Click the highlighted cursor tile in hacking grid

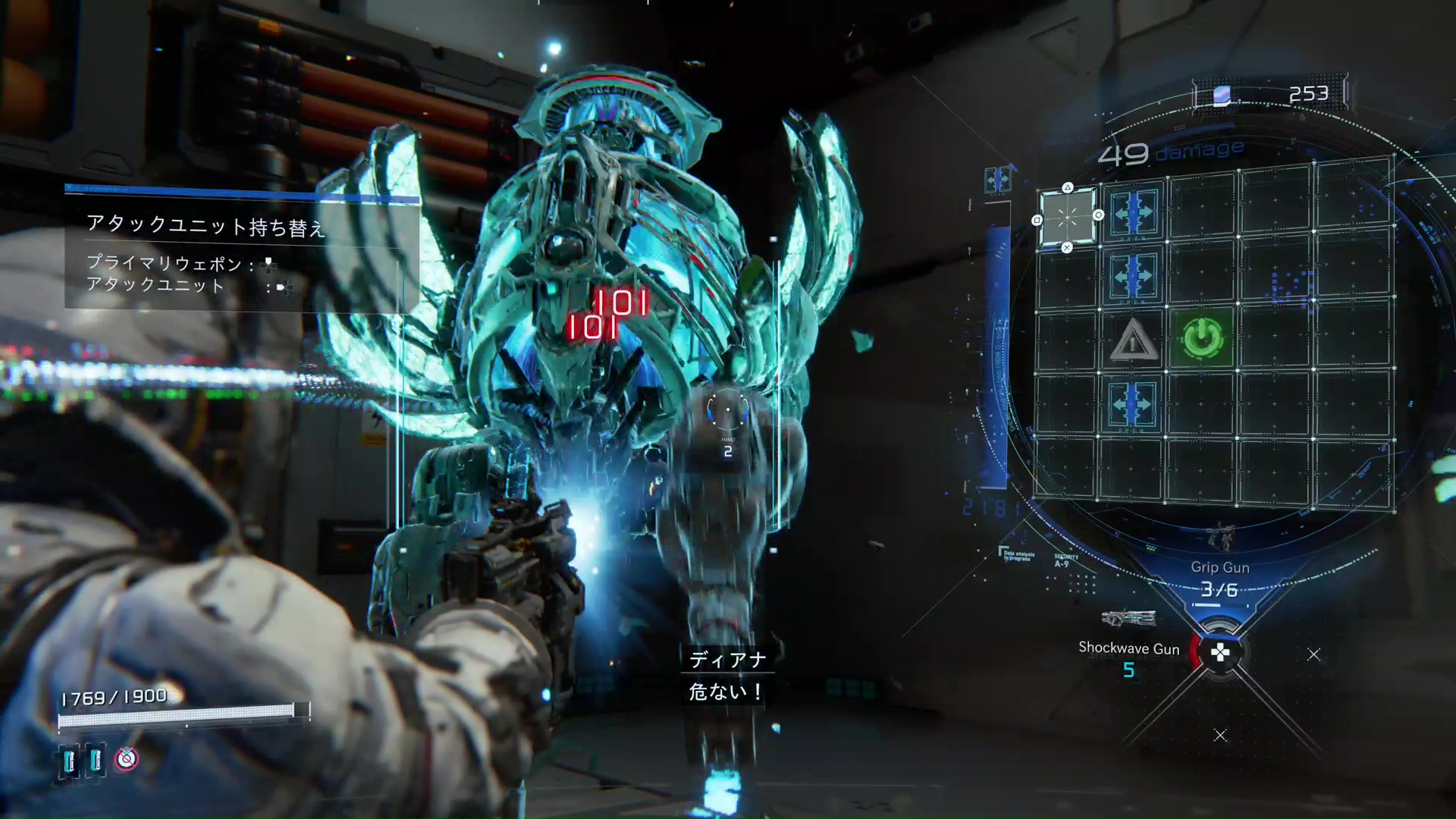(x=1067, y=218)
